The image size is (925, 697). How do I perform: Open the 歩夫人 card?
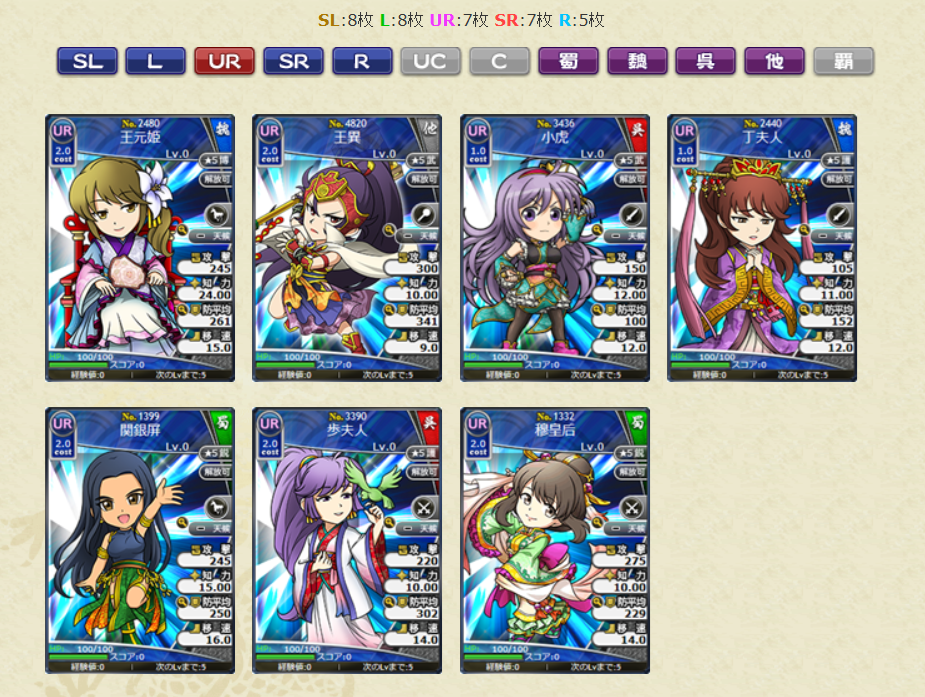coord(347,540)
